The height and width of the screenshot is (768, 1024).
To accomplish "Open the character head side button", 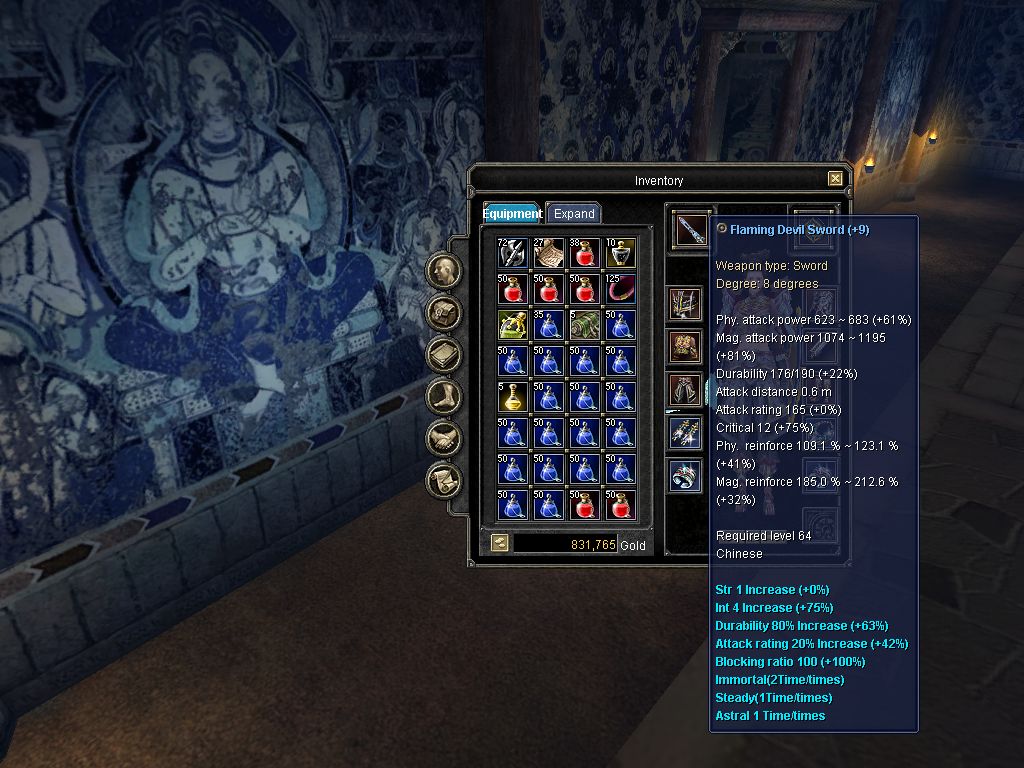I will click(444, 271).
